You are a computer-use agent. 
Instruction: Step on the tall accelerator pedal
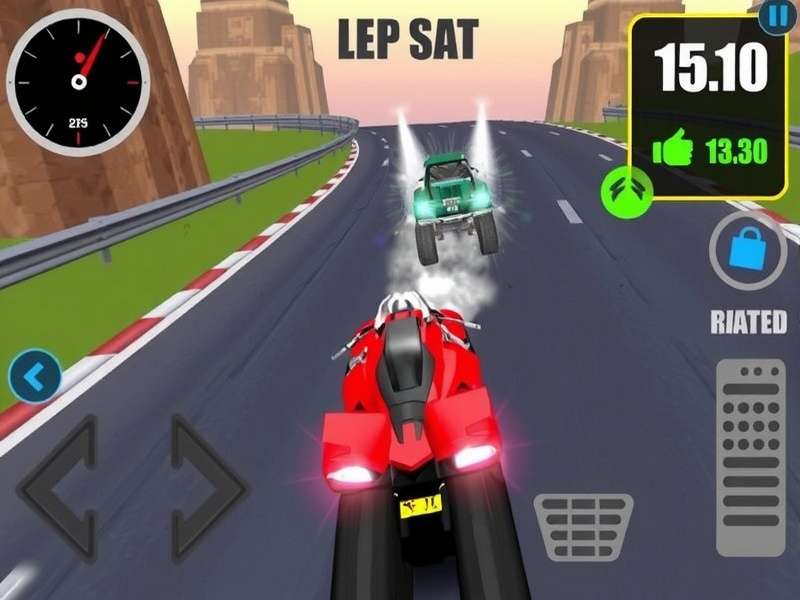751,443
